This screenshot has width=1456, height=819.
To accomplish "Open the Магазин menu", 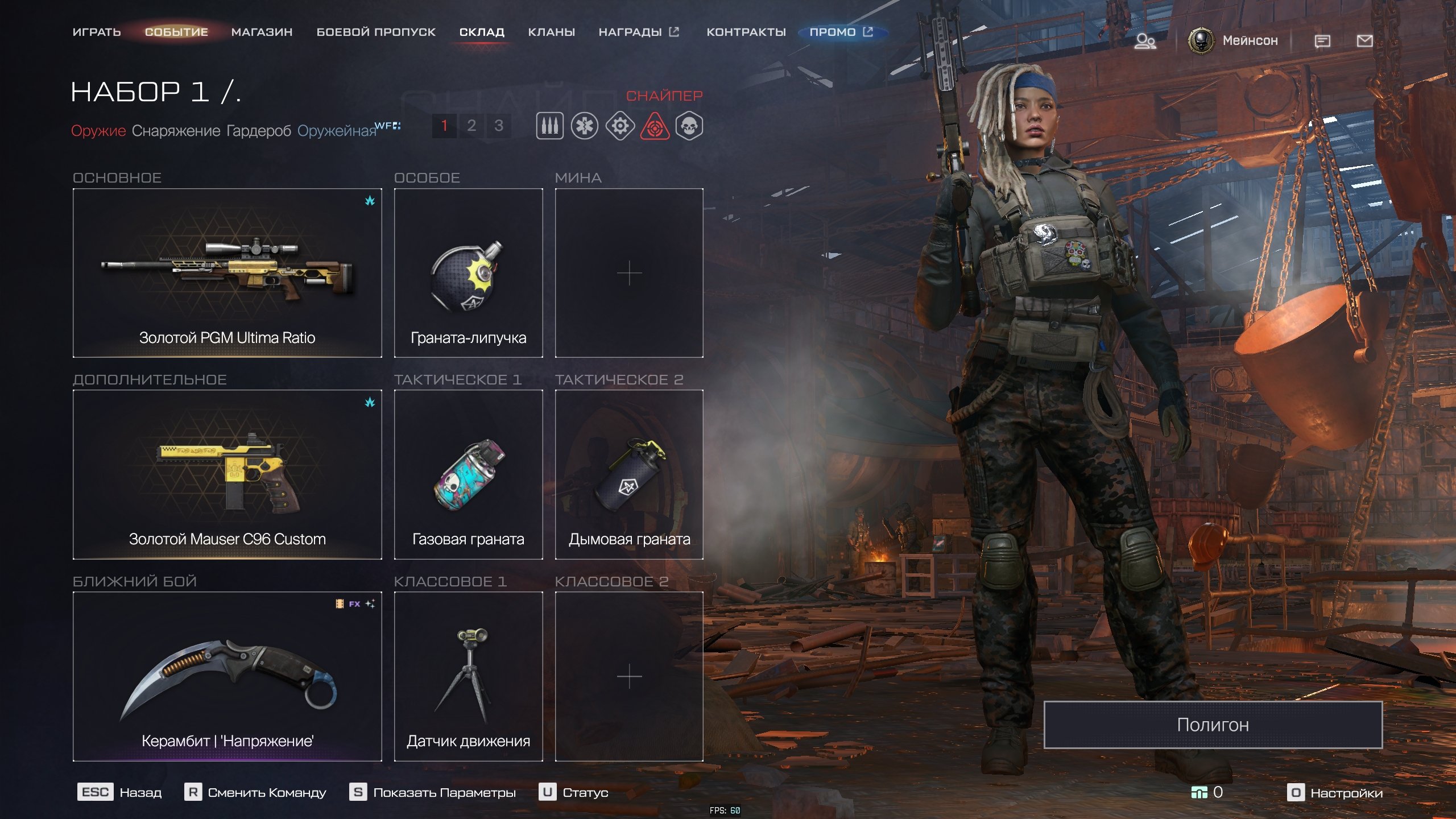I will pos(262,32).
